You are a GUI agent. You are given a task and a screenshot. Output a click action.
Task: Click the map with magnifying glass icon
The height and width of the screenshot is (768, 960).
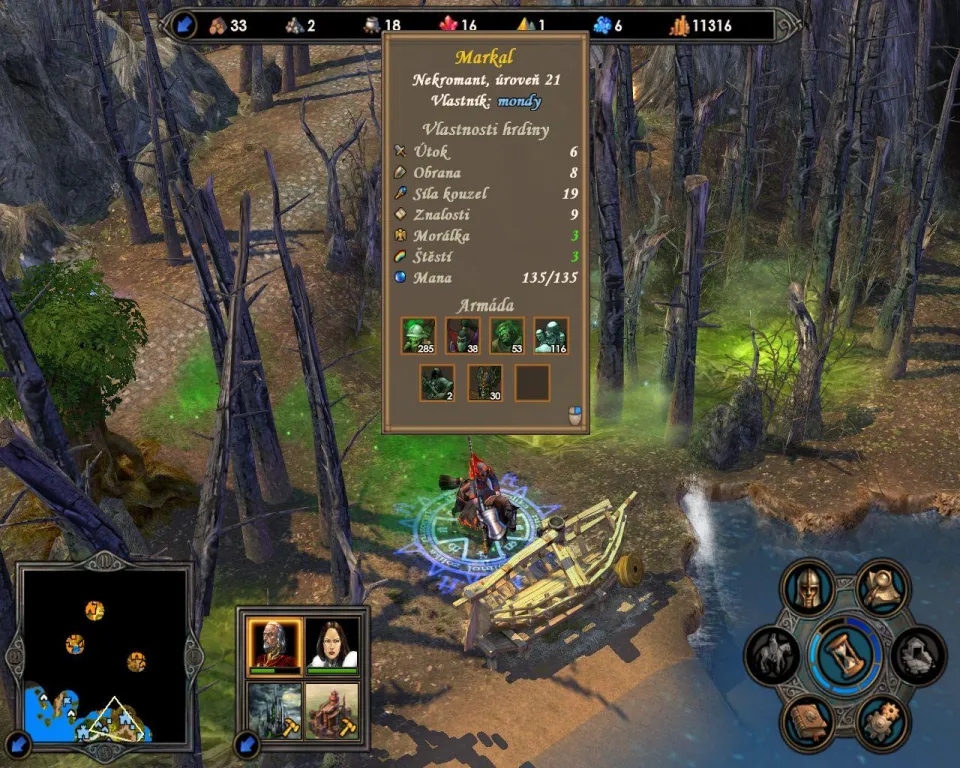coord(882,587)
